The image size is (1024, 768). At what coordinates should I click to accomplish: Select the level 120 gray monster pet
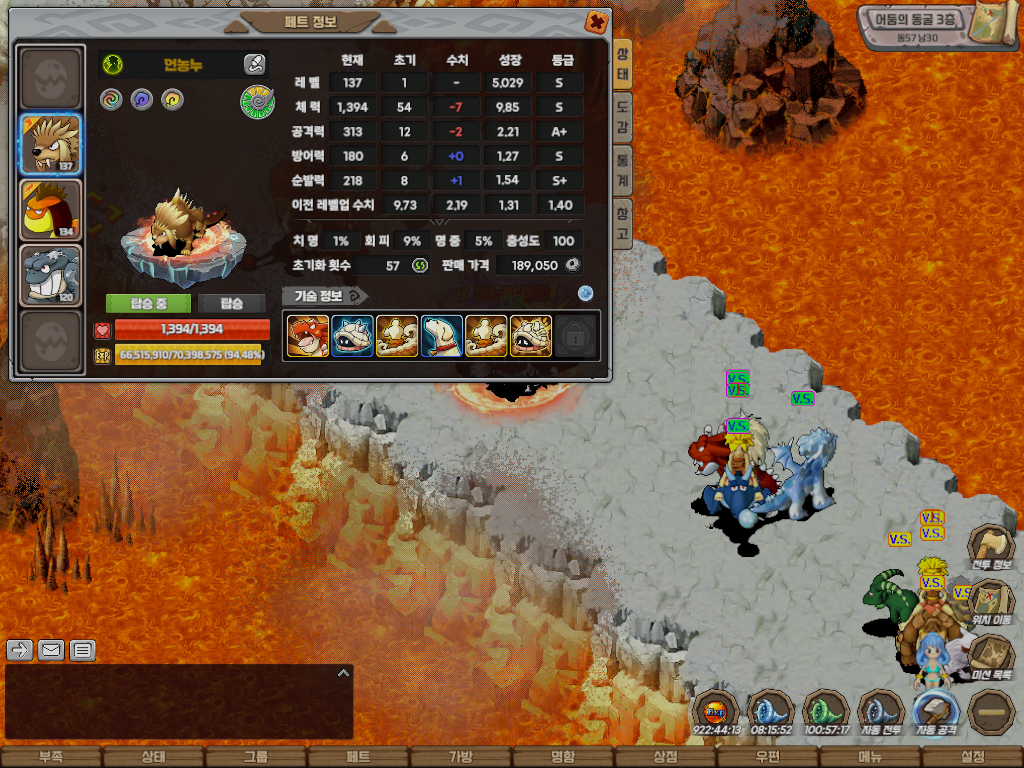51,275
